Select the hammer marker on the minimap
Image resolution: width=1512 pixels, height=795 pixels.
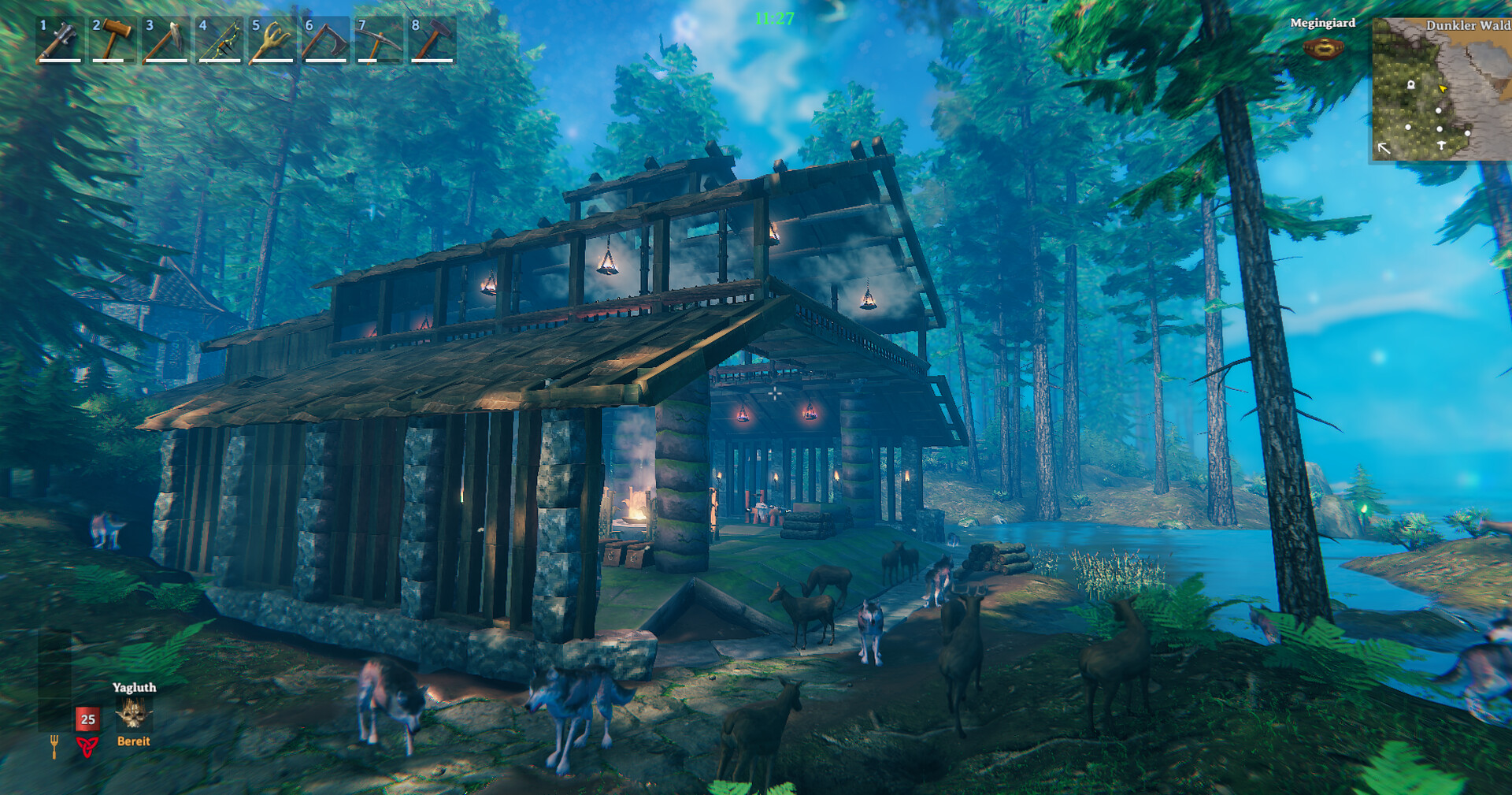(x=1441, y=145)
